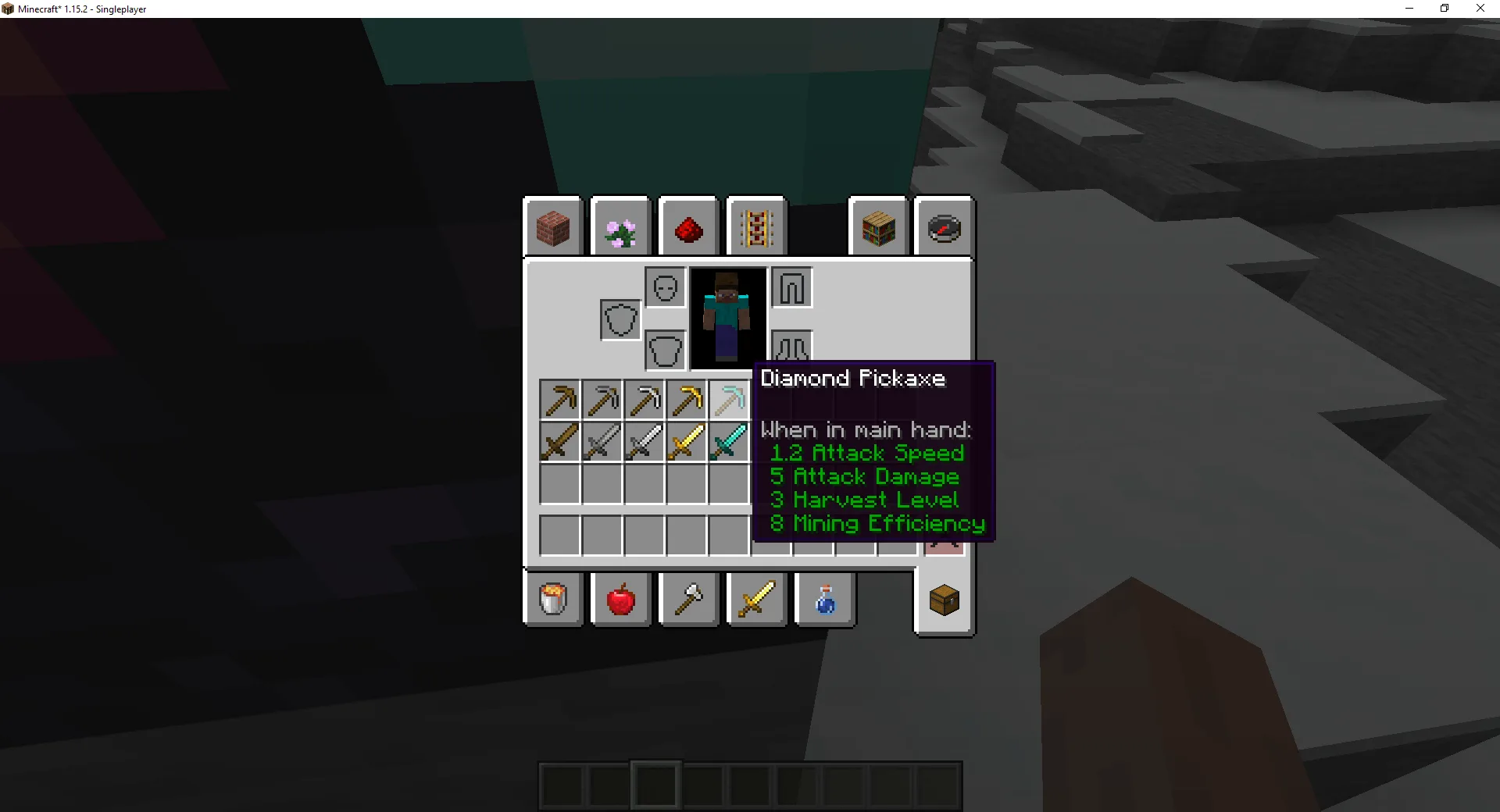This screenshot has height=812, width=1500.
Task: Pick up the Diamond Pickaxe
Action: click(729, 399)
